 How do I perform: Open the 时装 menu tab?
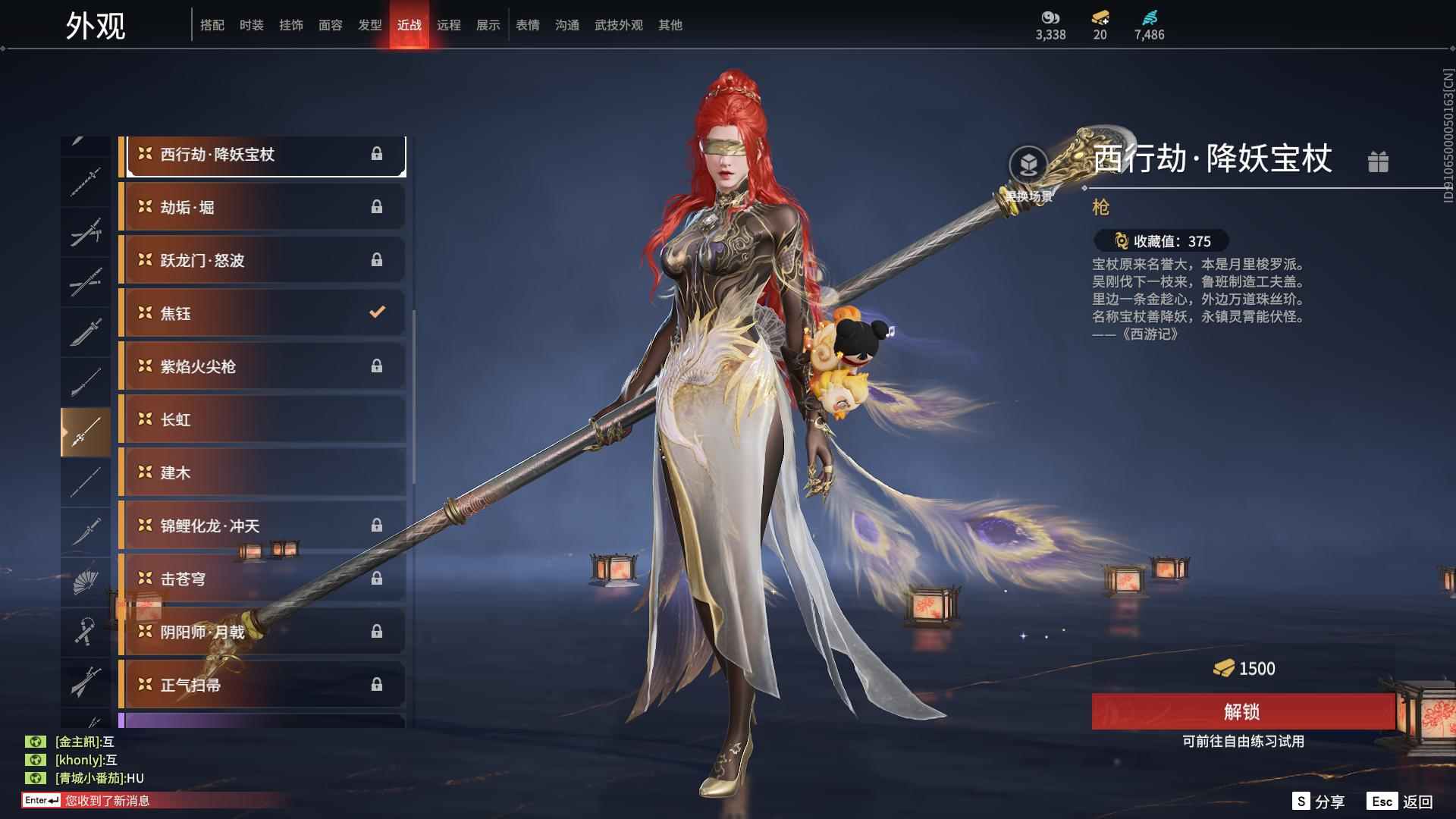point(250,24)
